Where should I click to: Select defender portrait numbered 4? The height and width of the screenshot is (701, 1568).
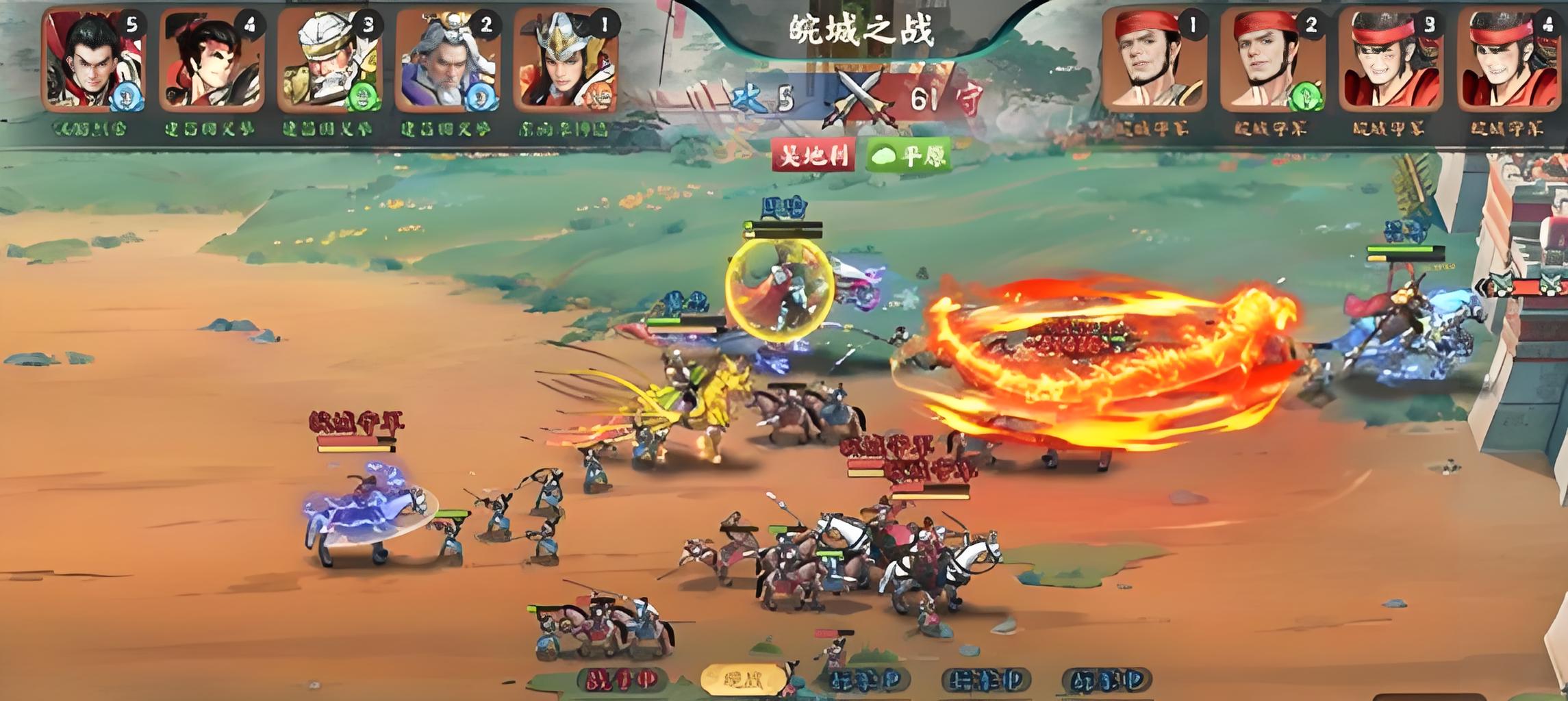coord(1508,61)
